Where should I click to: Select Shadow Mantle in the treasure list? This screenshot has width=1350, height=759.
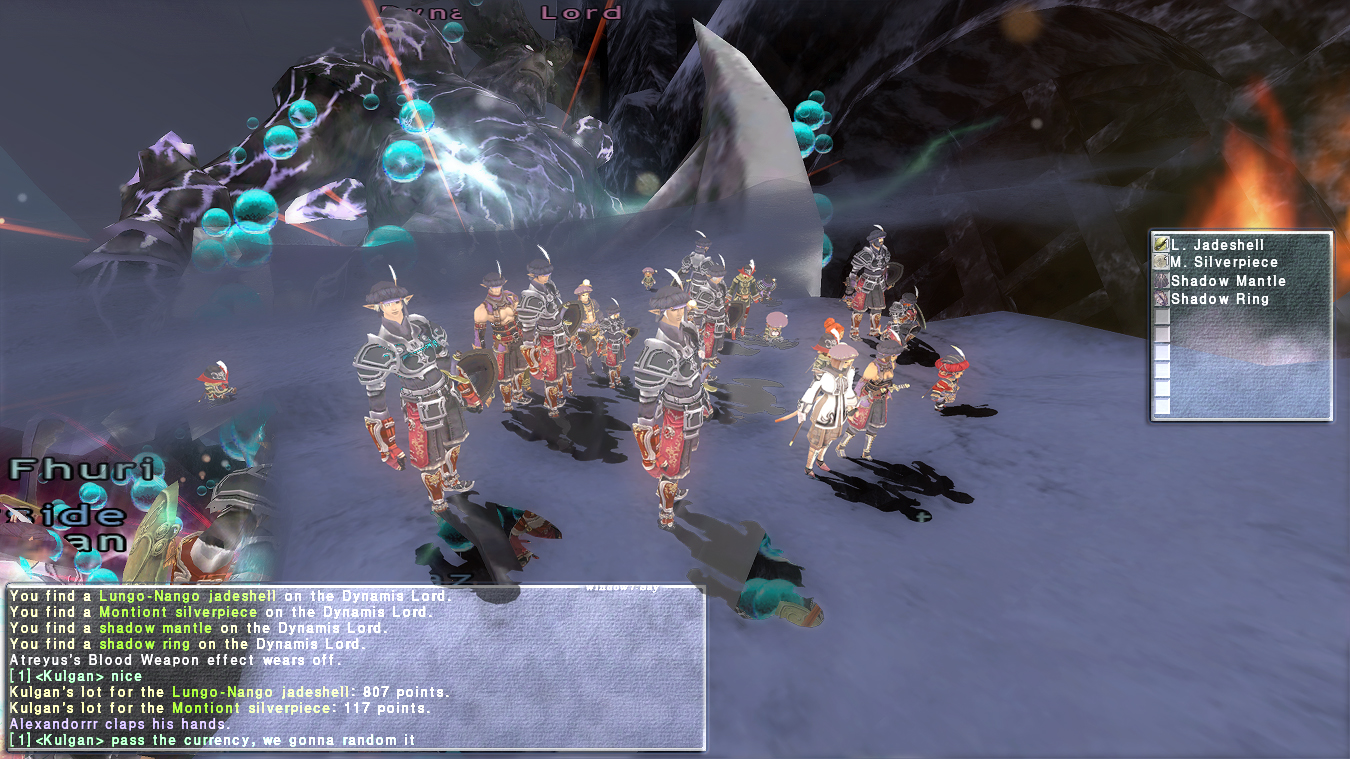[x=1228, y=281]
